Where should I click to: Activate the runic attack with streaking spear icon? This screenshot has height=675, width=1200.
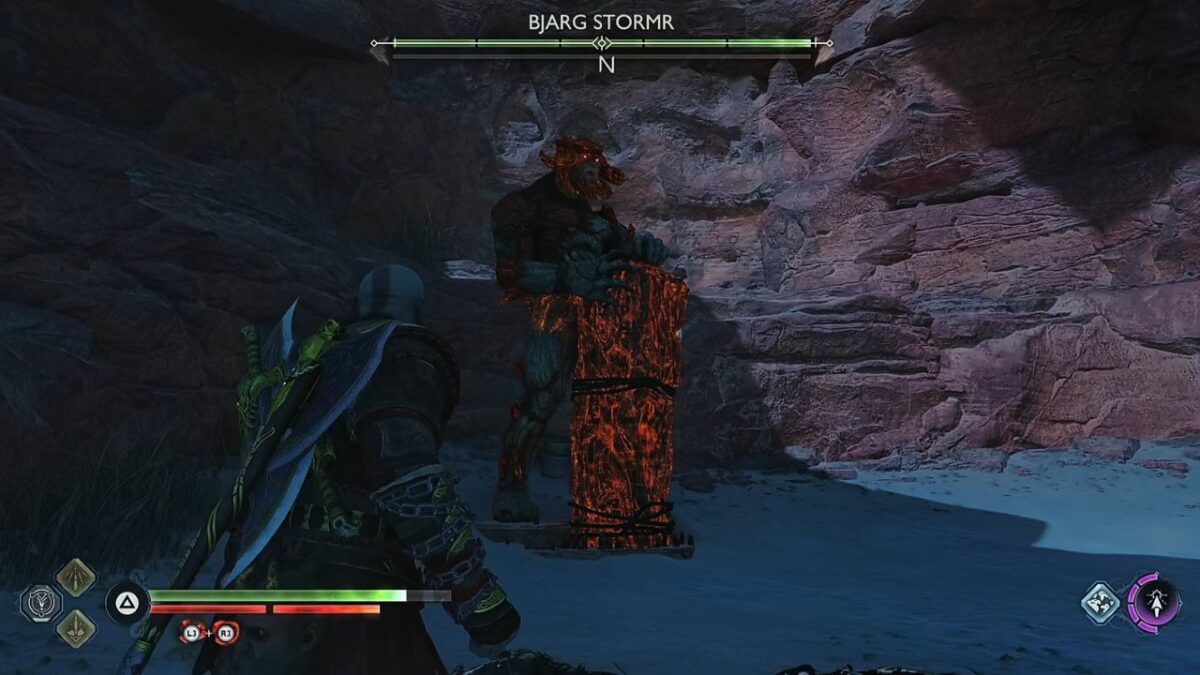click(x=75, y=577)
